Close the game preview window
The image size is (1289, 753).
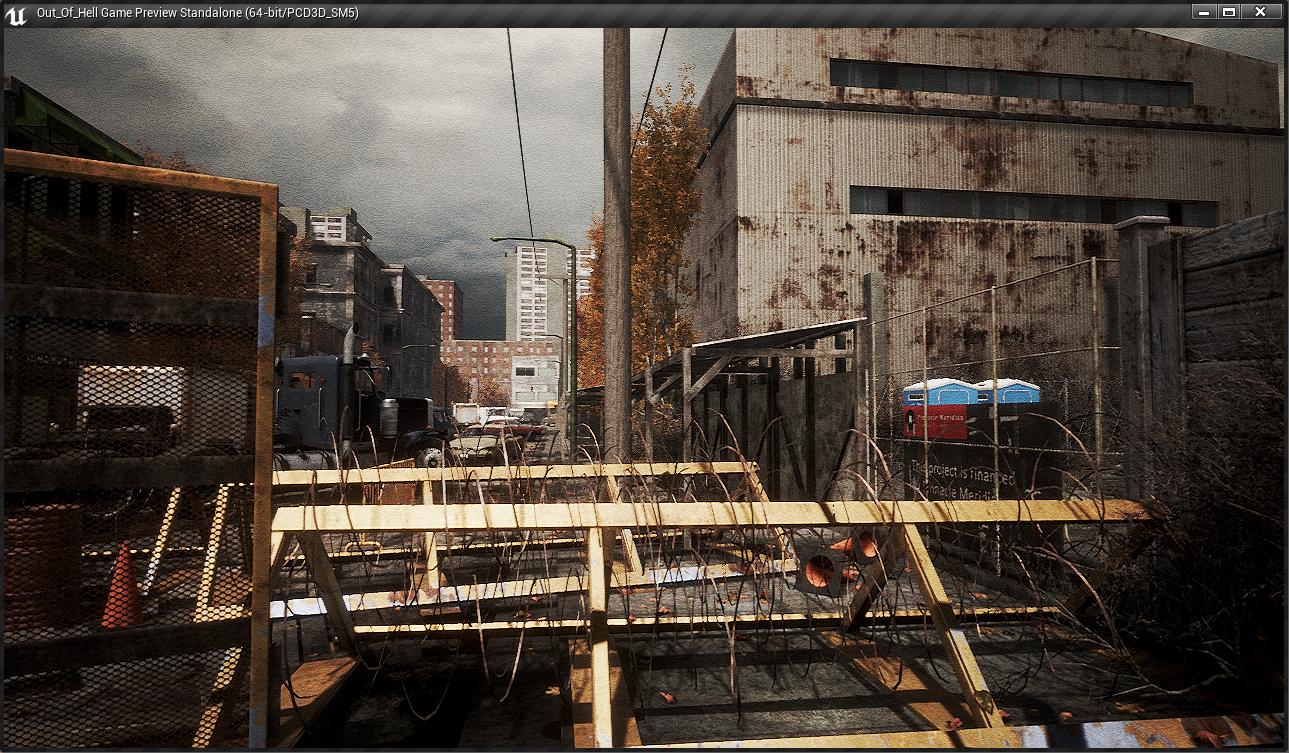click(1260, 12)
